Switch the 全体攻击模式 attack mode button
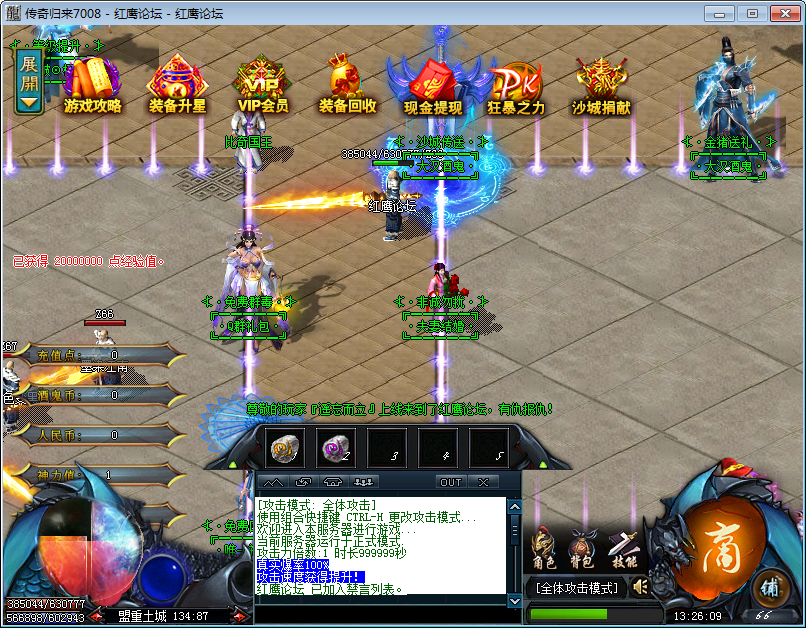Screen dimensions: 806x628 [x=575, y=587]
